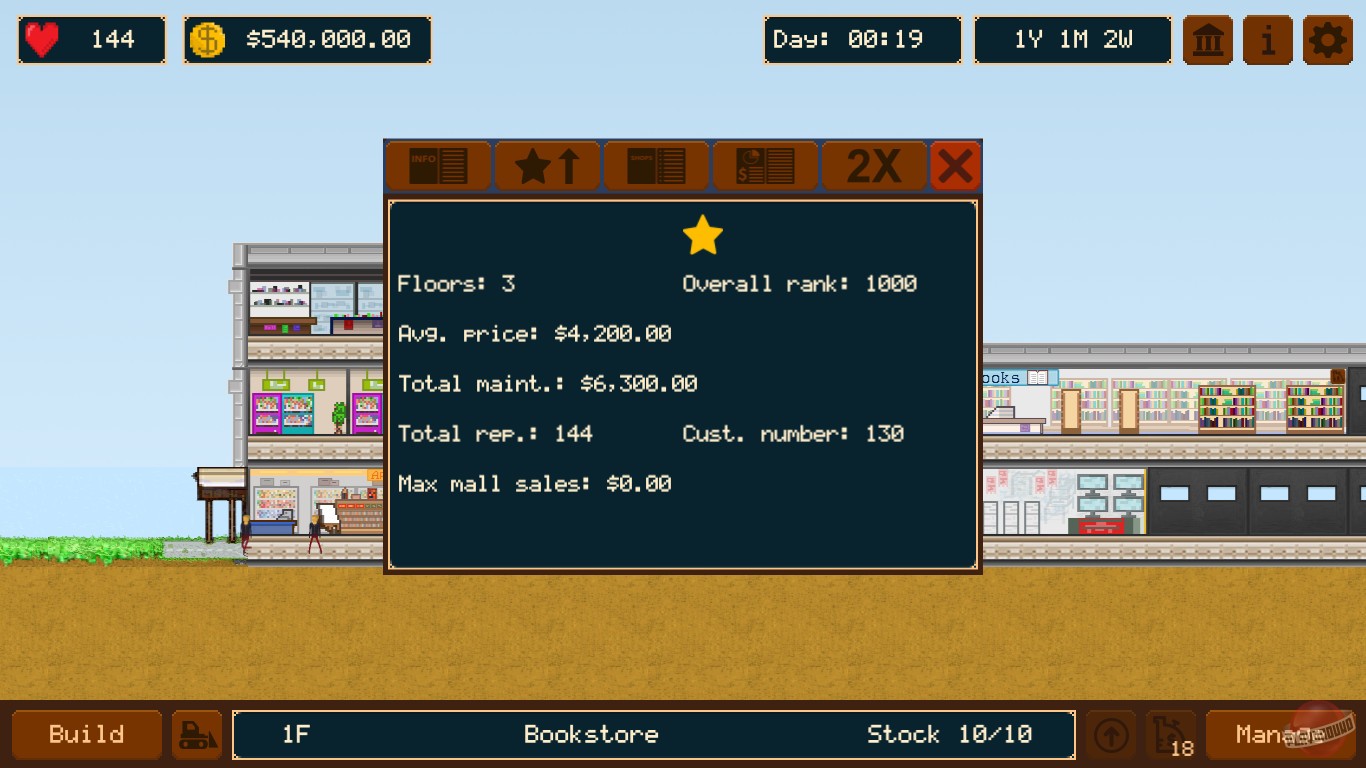Close the mall statistics dialog
The width and height of the screenshot is (1366, 768).
956,165
